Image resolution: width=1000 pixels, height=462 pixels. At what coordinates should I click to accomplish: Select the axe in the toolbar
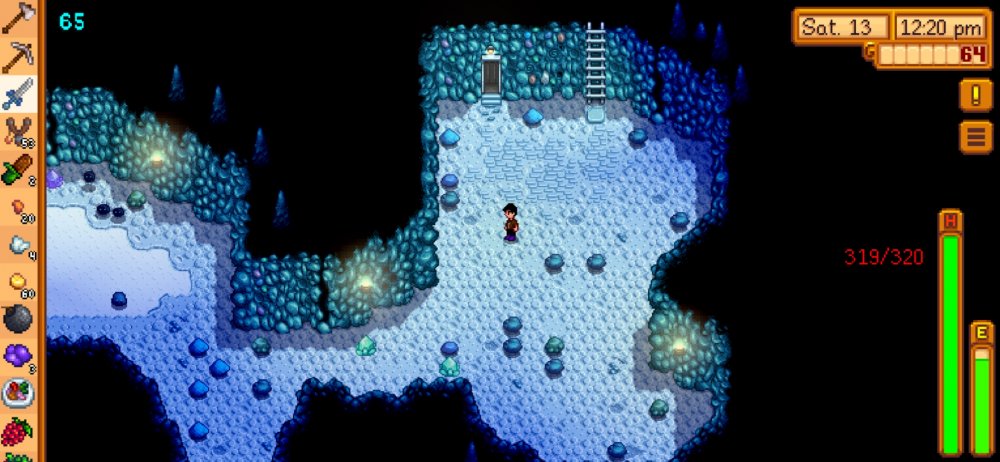[x=18, y=20]
